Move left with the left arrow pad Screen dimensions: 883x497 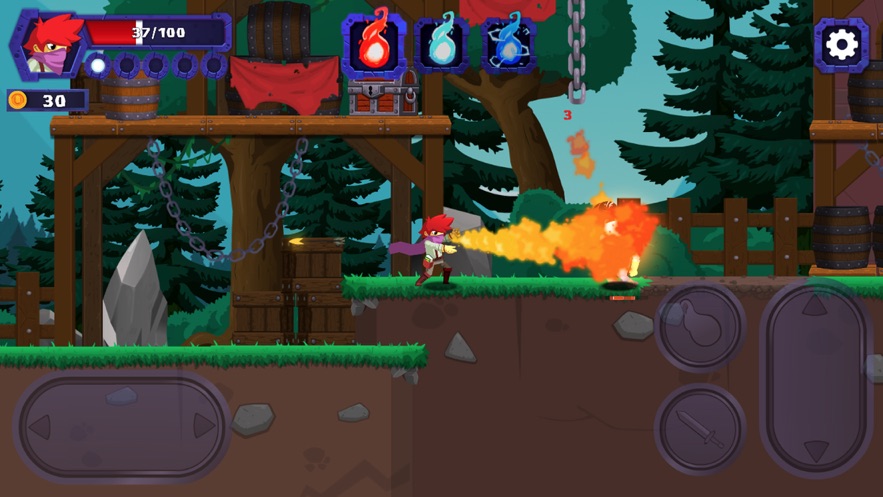click(42, 427)
